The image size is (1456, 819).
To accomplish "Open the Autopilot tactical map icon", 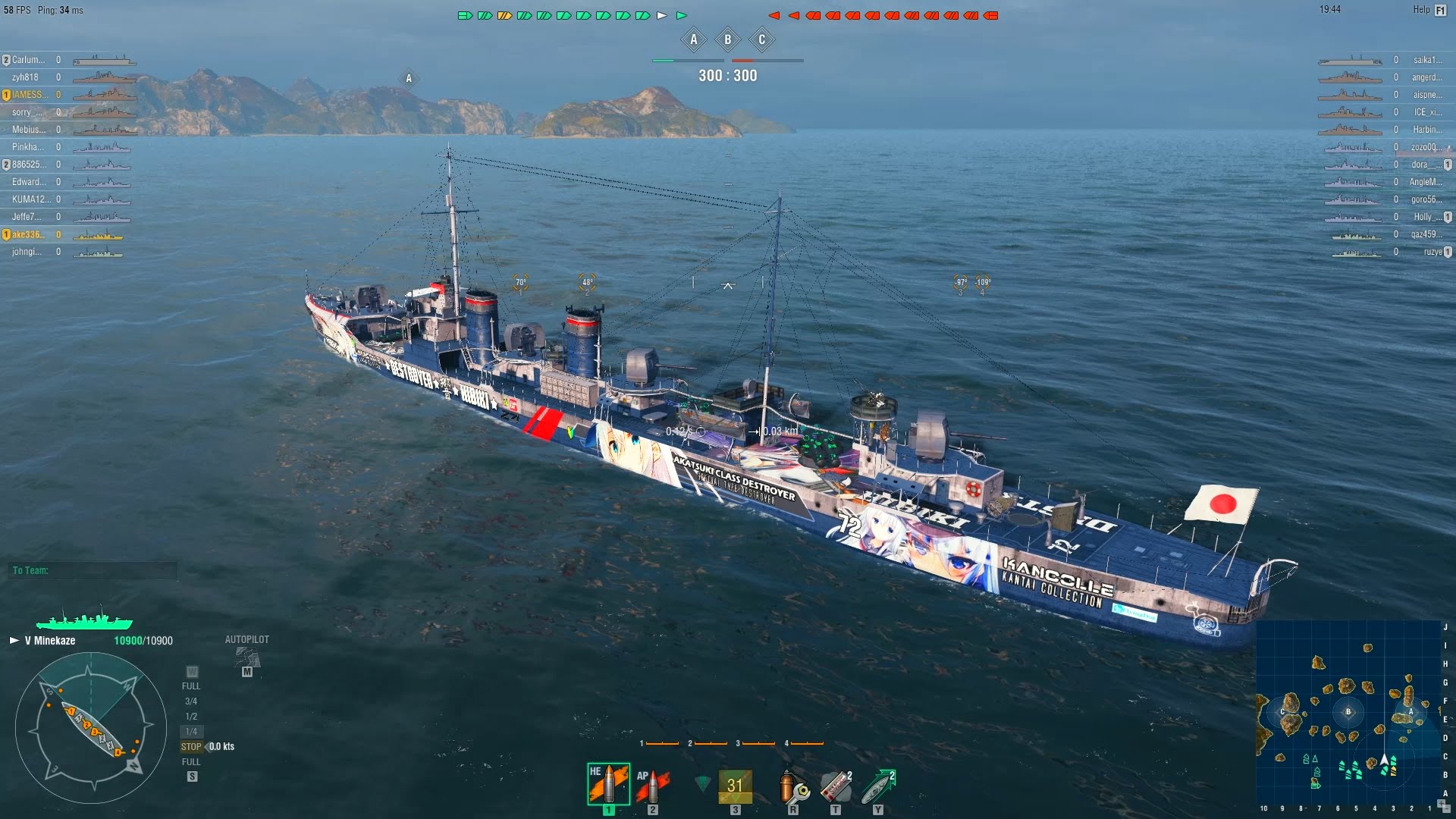I will pyautogui.click(x=246, y=658).
